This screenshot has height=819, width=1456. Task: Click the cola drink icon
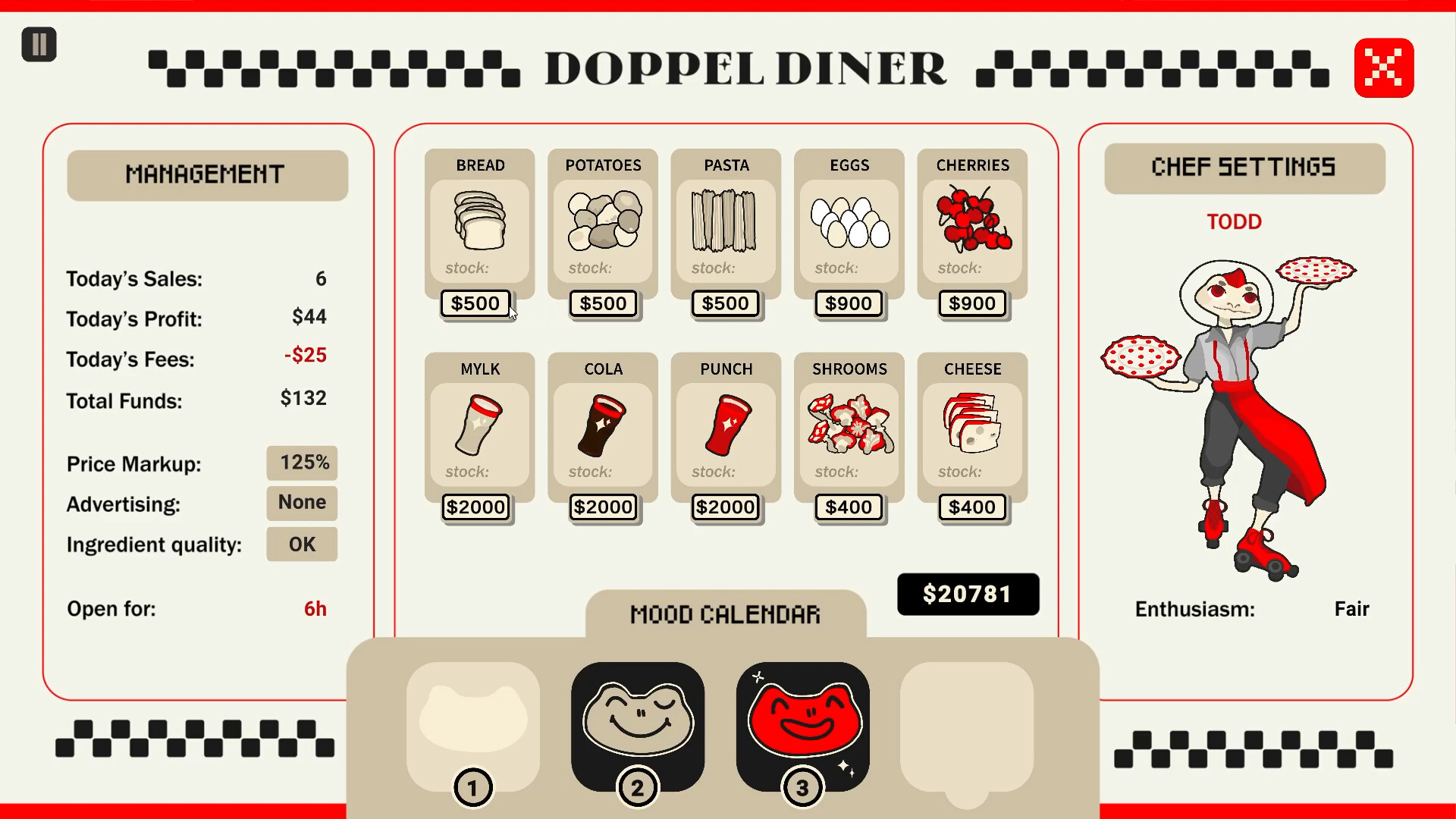602,430
